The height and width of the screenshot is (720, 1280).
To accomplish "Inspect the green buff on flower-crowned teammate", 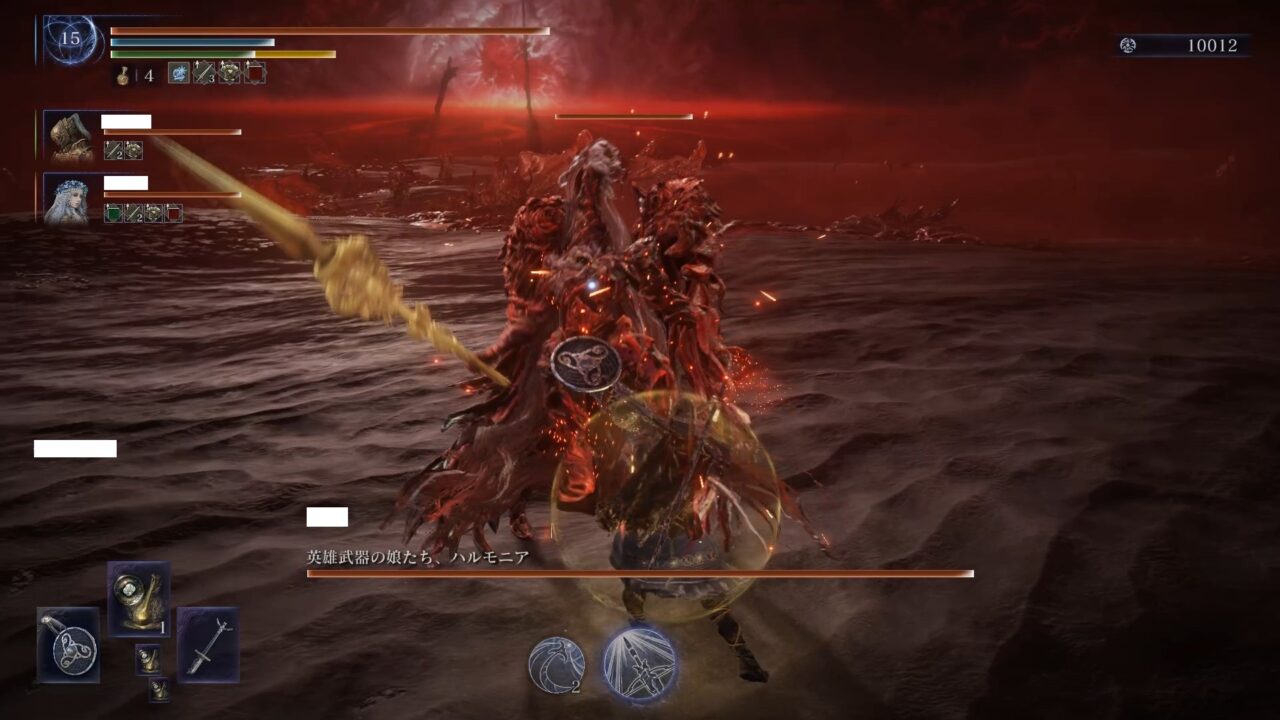I will click(113, 213).
